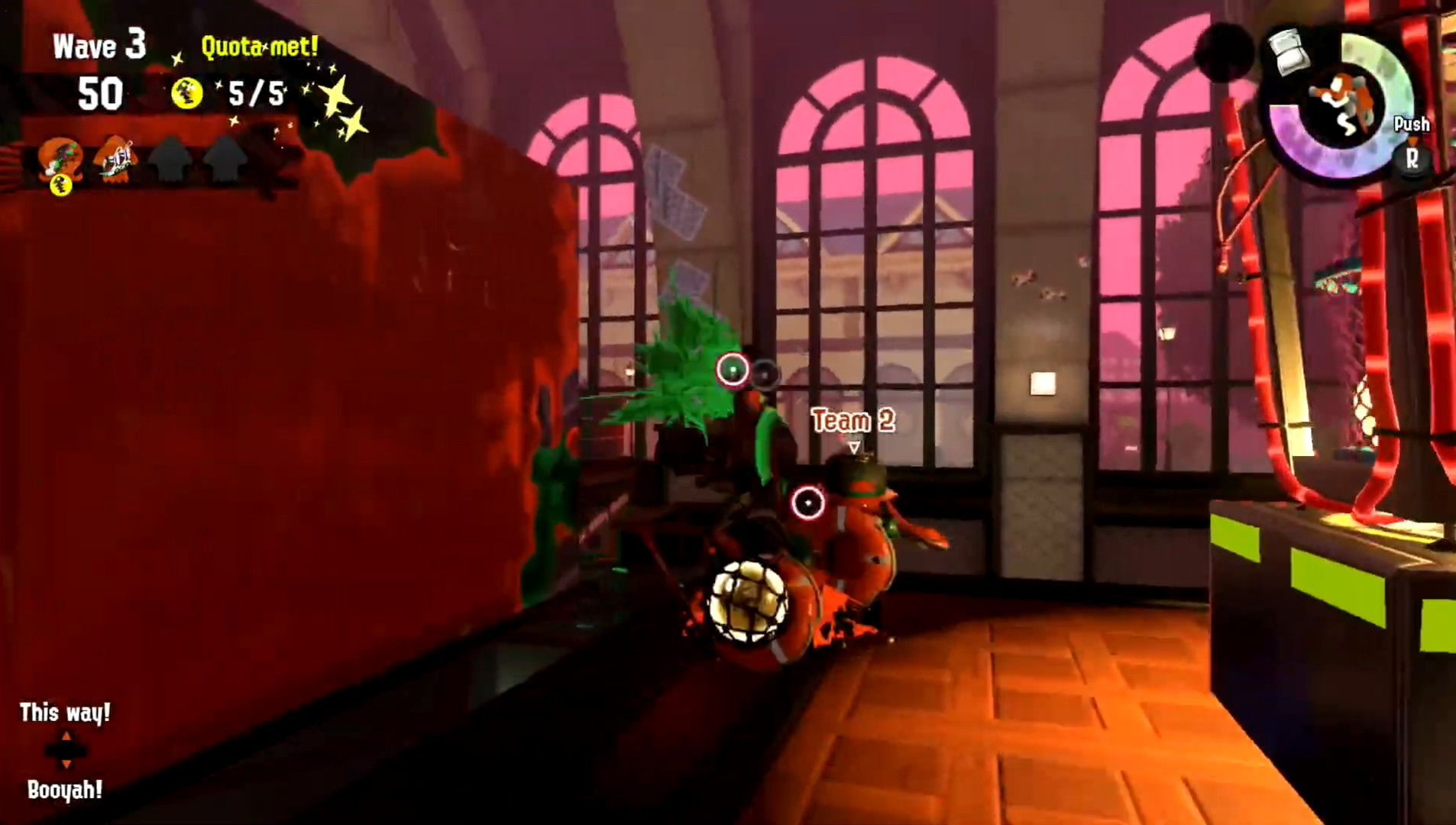
Task: Select the Splatana weapon icon on second player
Action: point(117,159)
